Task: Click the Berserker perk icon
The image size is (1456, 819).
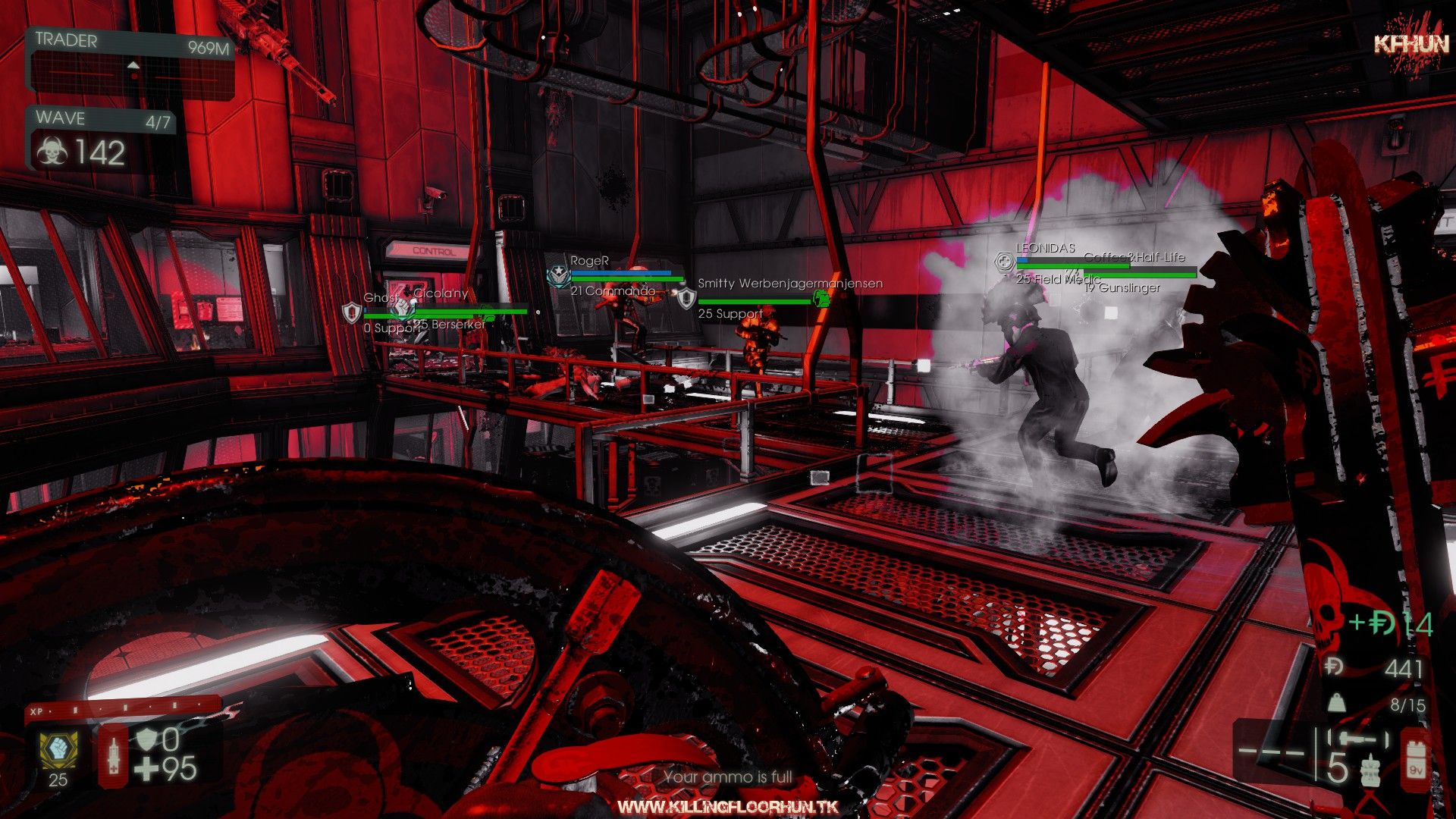Action: click(x=403, y=308)
